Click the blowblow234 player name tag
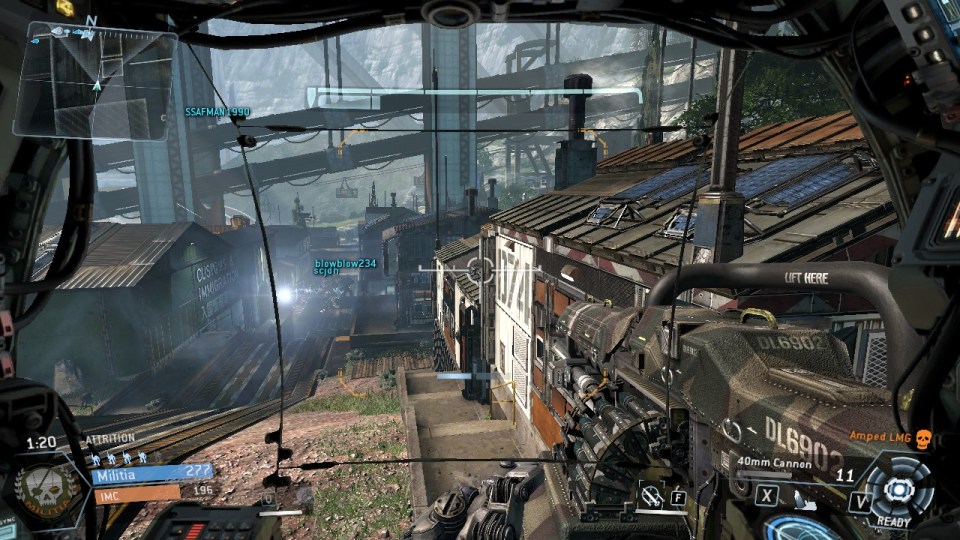This screenshot has width=960, height=540. [345, 263]
